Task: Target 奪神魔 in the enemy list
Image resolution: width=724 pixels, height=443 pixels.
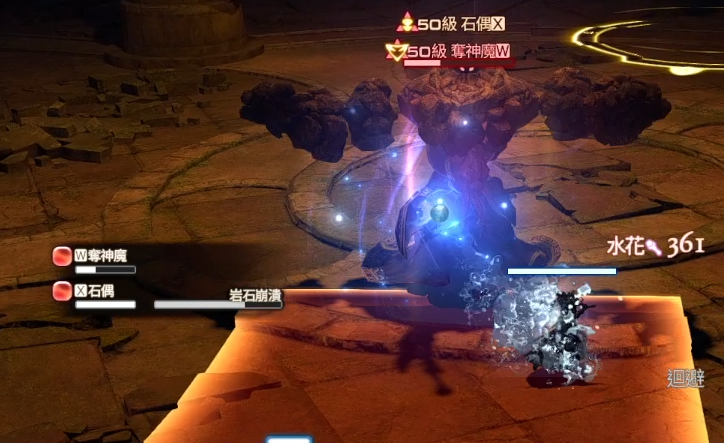Action: (x=100, y=257)
